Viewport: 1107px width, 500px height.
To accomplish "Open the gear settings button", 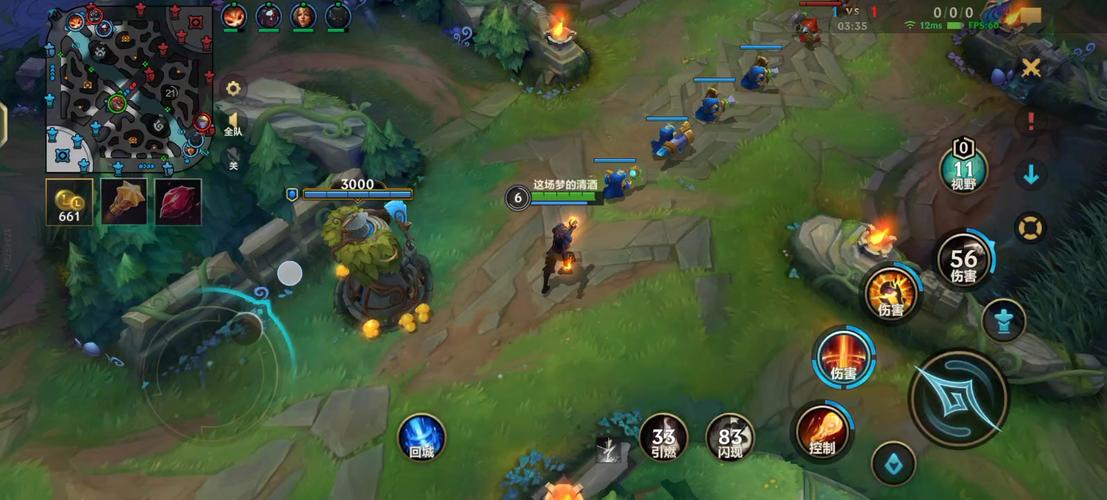I will 233,88.
